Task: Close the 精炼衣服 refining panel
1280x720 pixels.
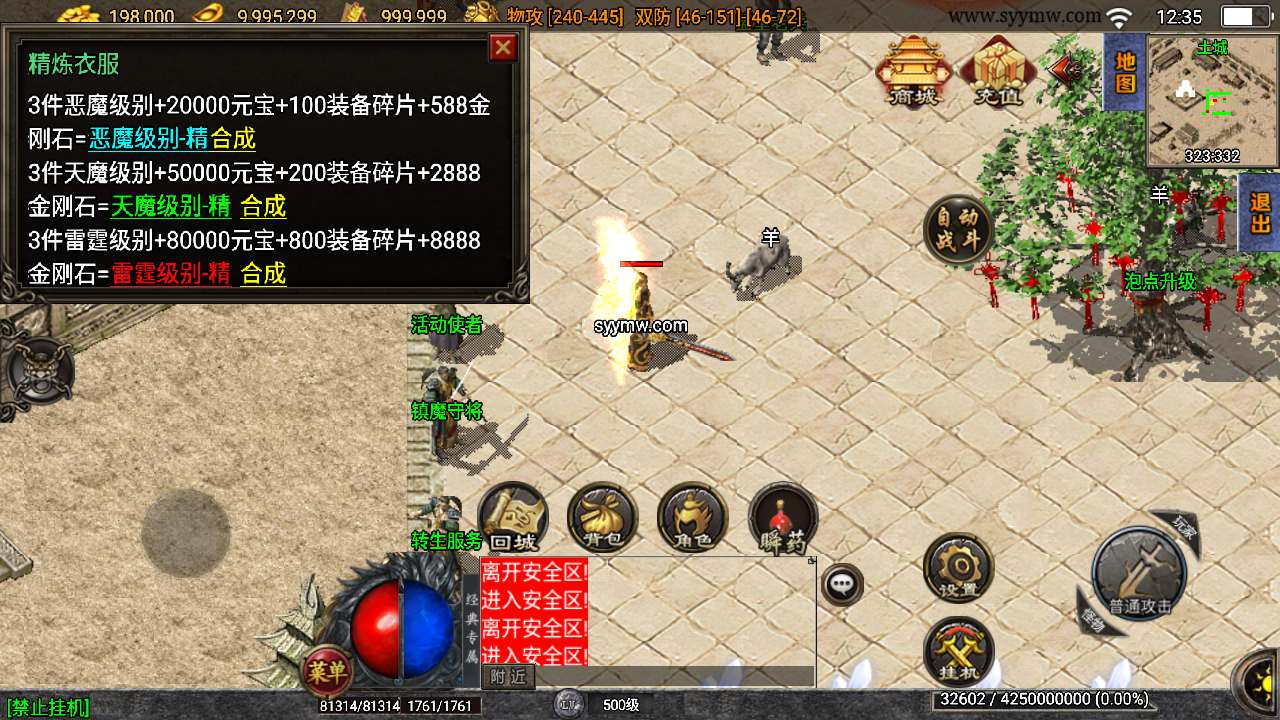Action: coord(503,47)
